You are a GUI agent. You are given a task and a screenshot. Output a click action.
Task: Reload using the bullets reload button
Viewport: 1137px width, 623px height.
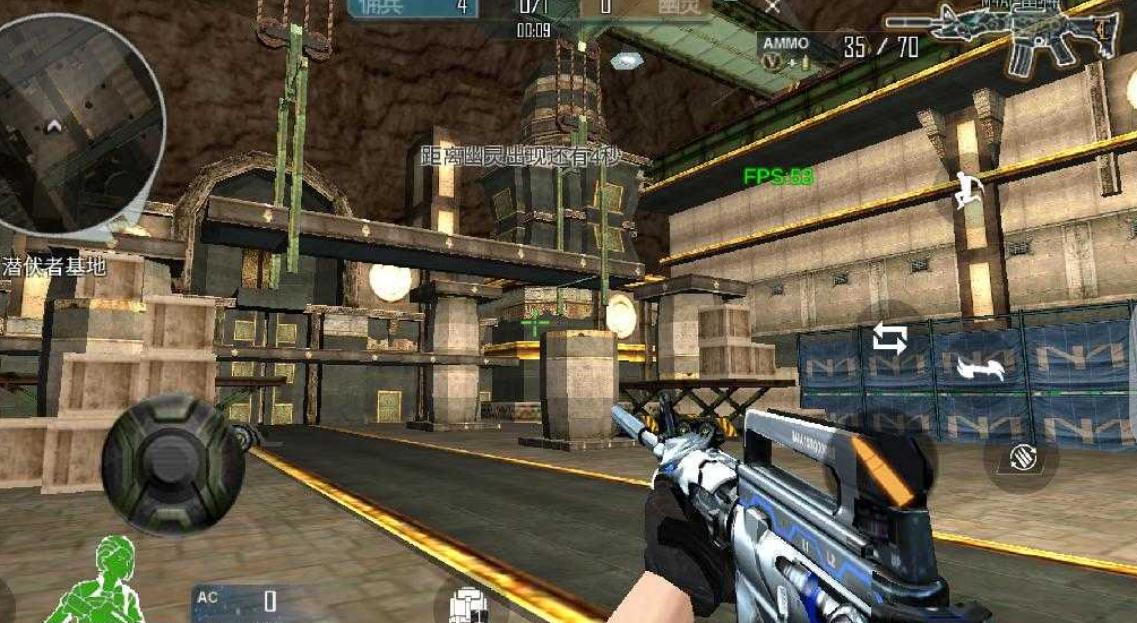1020,458
